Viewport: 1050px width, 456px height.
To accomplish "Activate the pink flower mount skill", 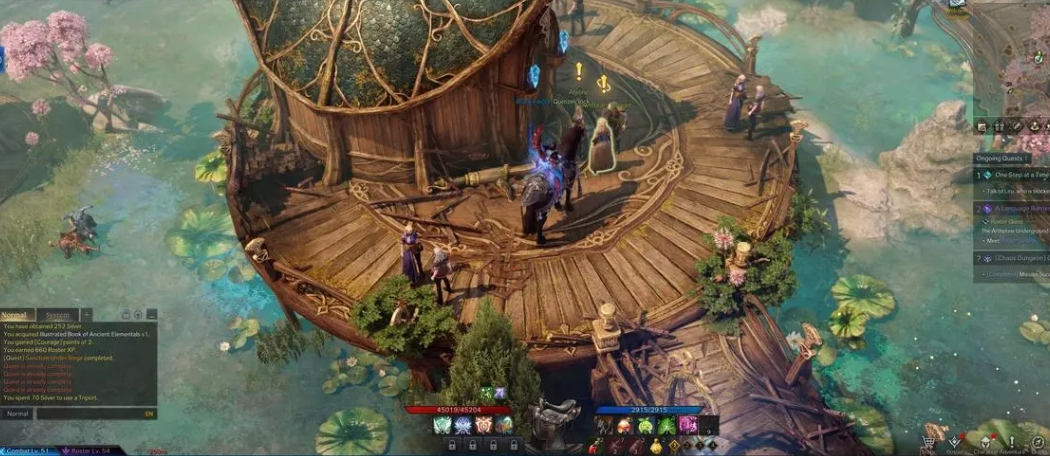I will click(x=687, y=425).
